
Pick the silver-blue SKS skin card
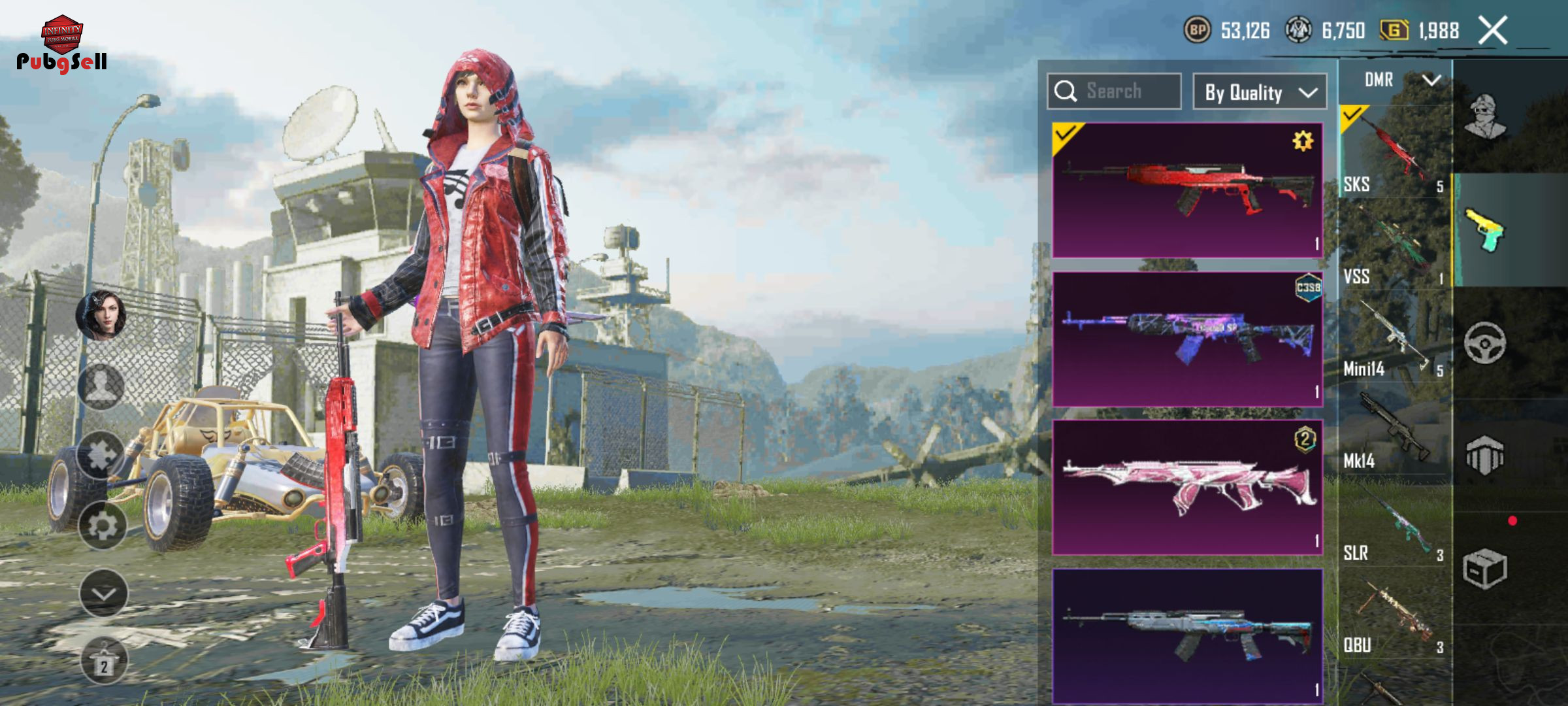[x=1187, y=635]
